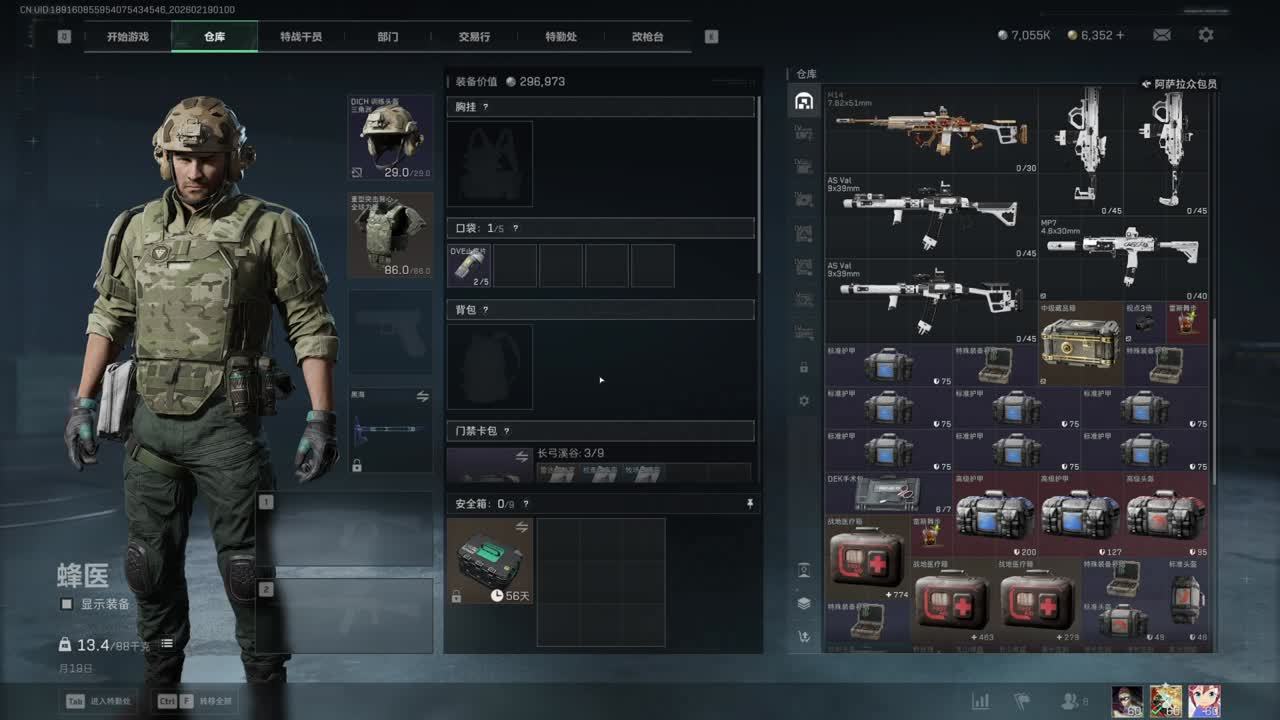This screenshot has width=1280, height=720.
Task: Pin the 安全箱 section with pin icon
Action: (x=750, y=504)
